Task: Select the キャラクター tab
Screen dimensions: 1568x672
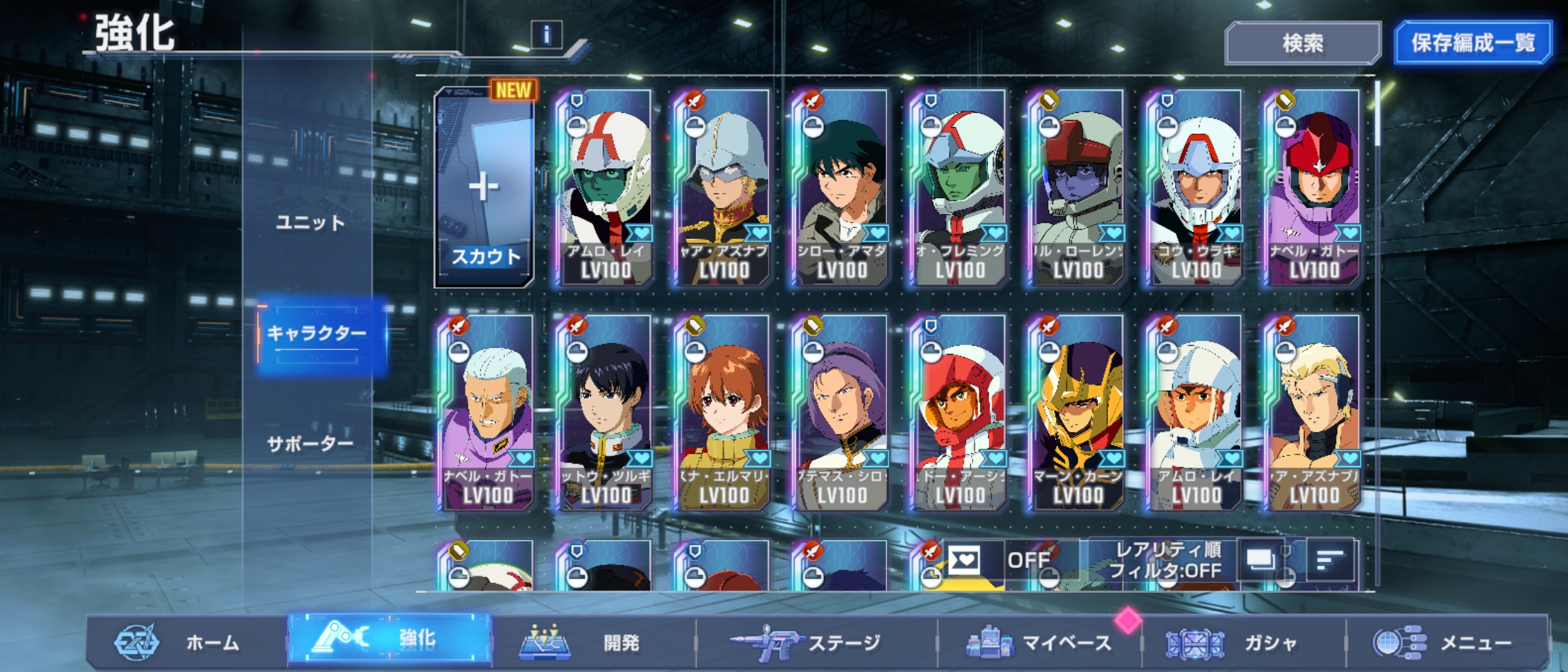Action: coord(317,334)
